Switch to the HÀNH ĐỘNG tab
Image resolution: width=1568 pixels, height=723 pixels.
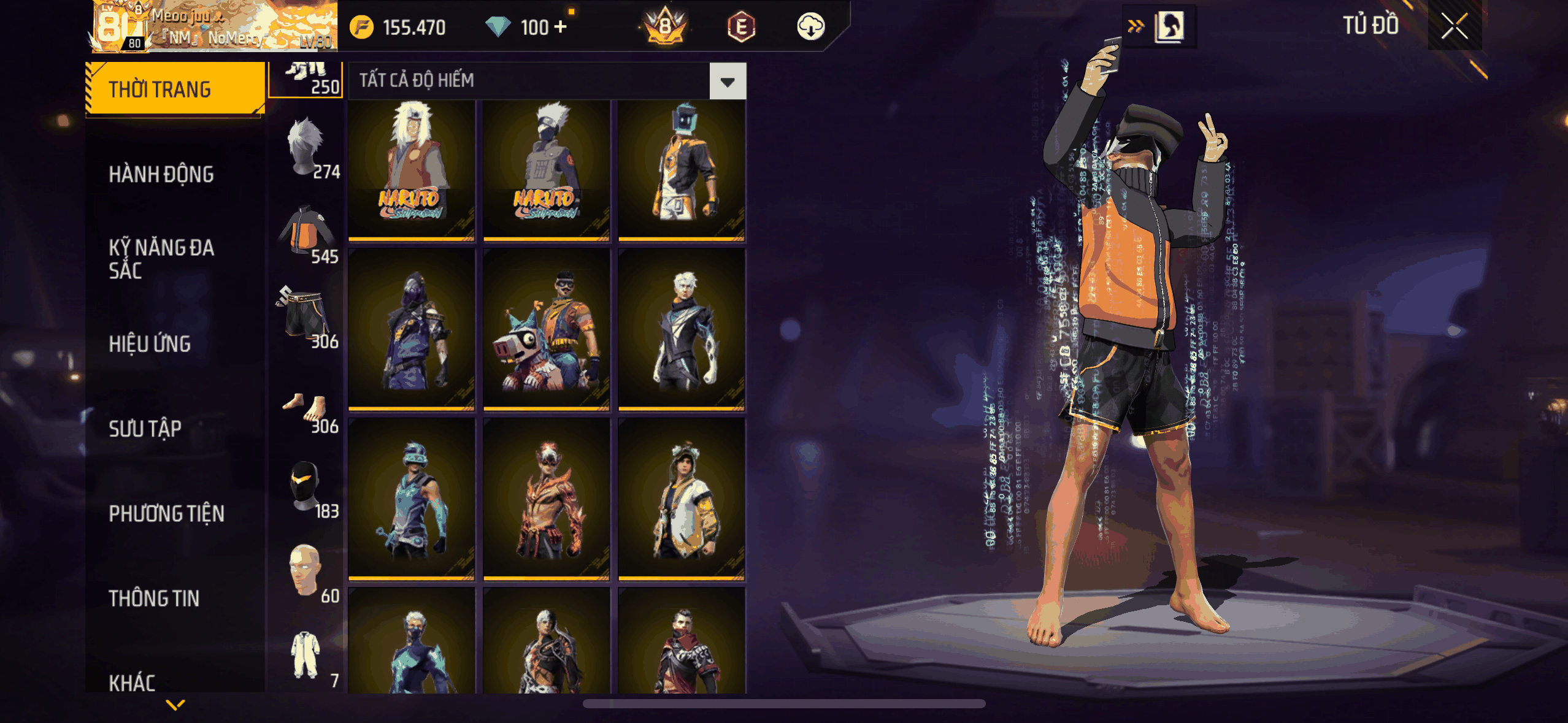161,175
